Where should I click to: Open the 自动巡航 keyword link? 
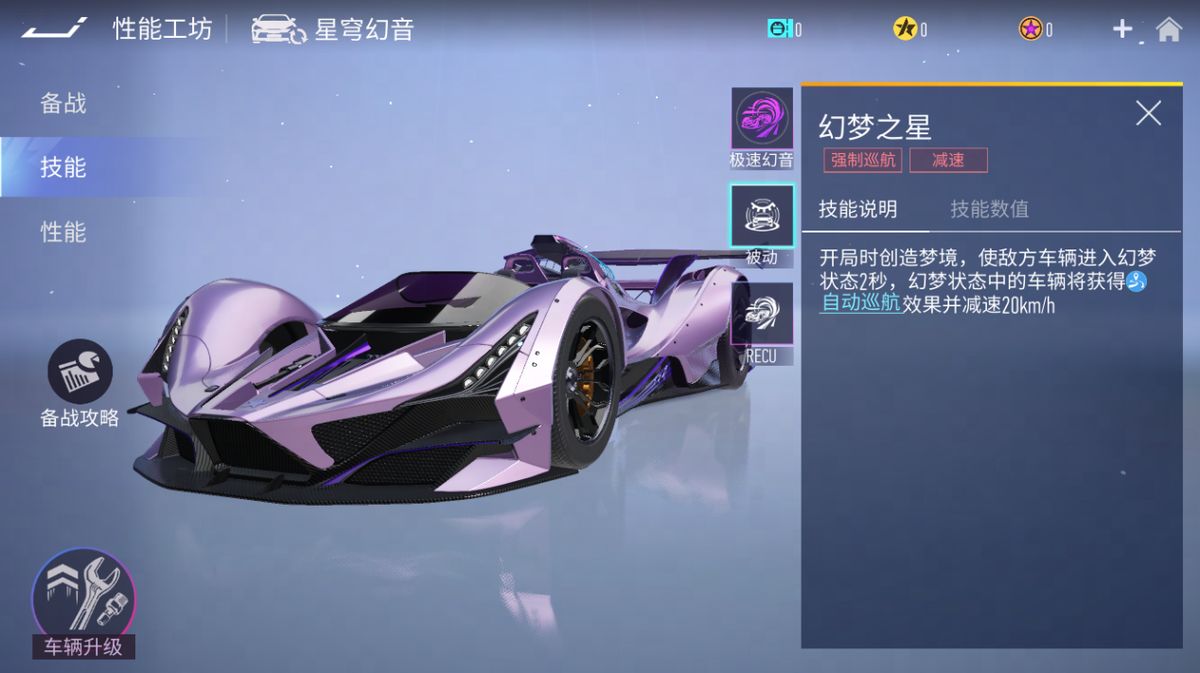[x=860, y=304]
